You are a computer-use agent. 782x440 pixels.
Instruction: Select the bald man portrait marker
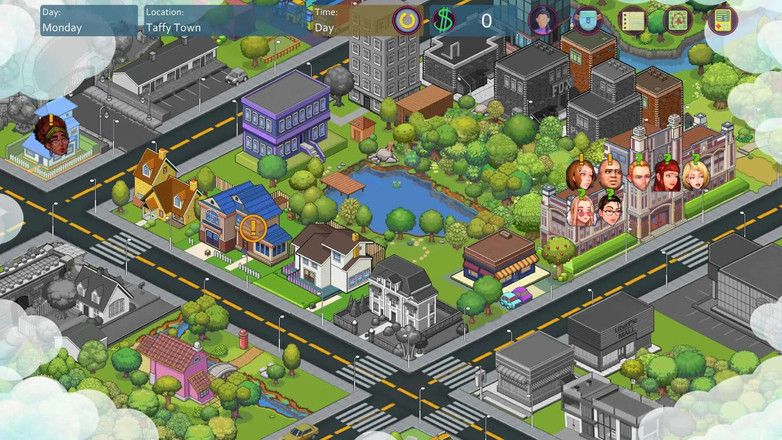click(x=611, y=177)
